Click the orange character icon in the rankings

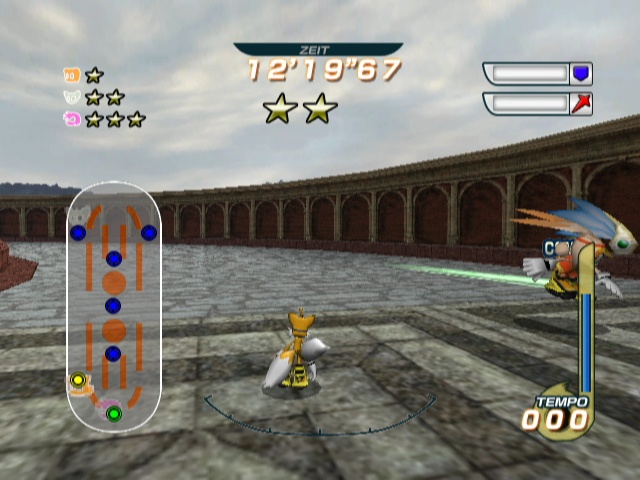pyautogui.click(x=71, y=75)
